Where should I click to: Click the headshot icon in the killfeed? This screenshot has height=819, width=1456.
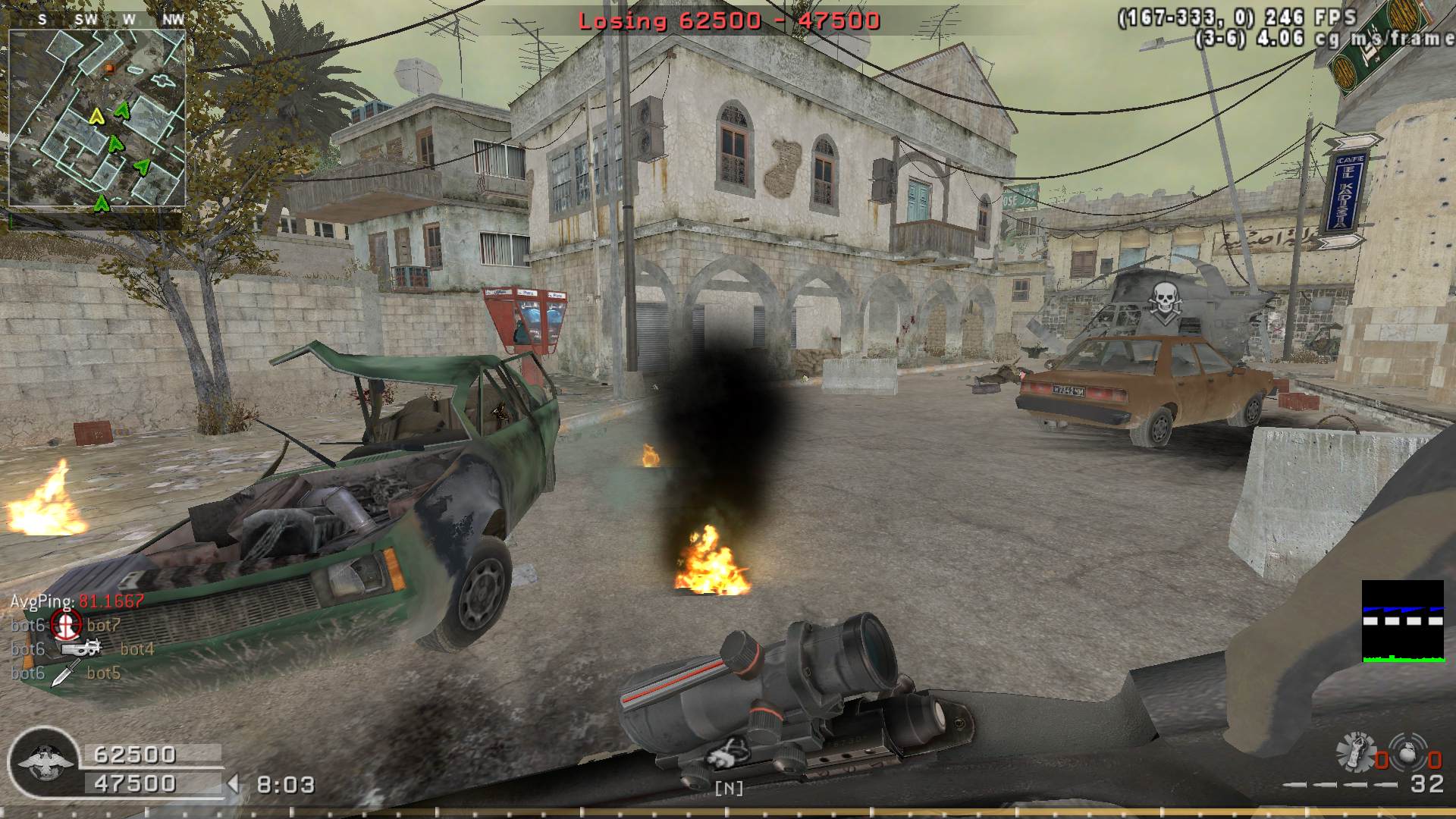coord(66,625)
